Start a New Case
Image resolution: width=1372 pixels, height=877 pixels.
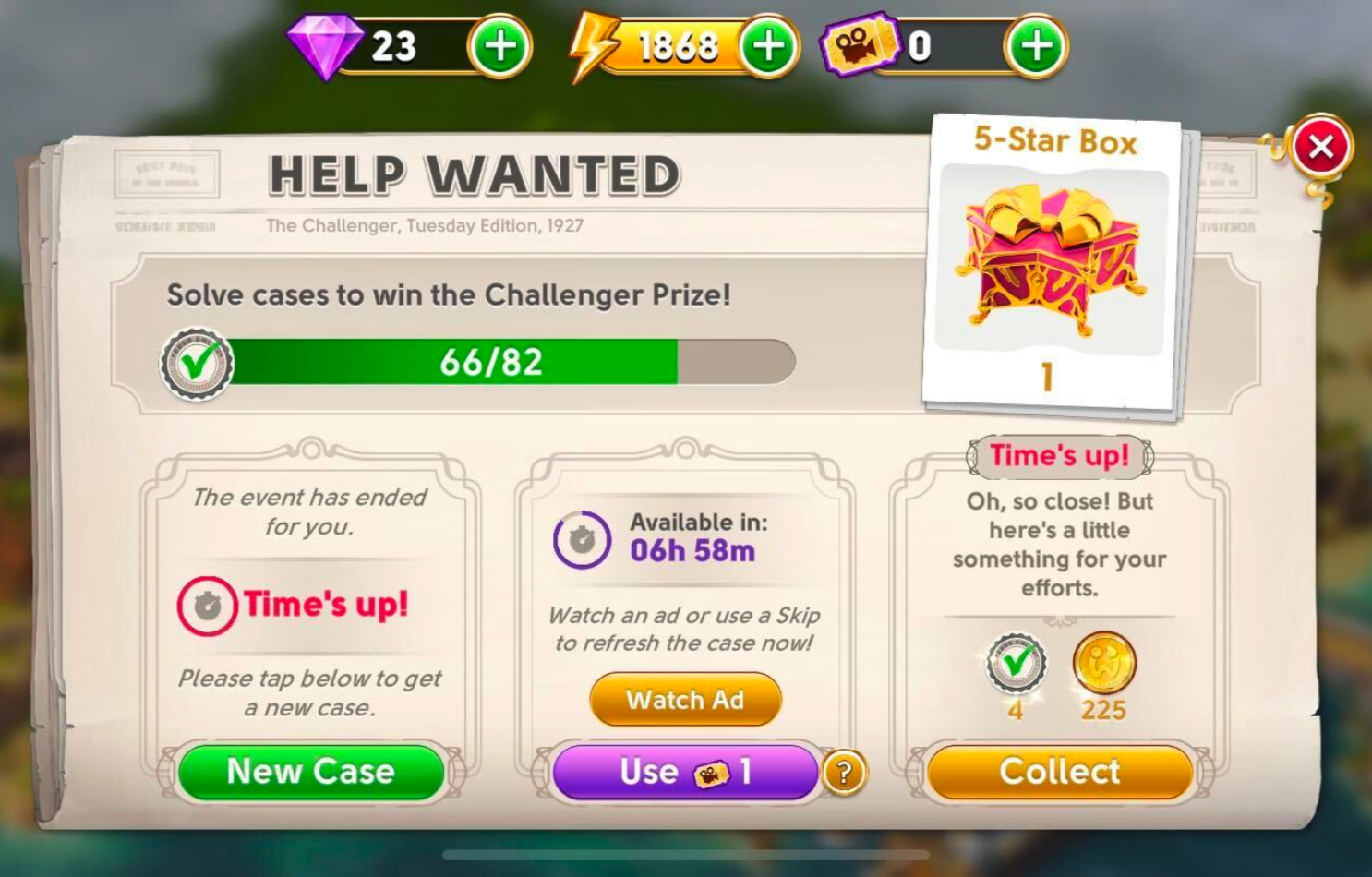pyautogui.click(x=311, y=771)
